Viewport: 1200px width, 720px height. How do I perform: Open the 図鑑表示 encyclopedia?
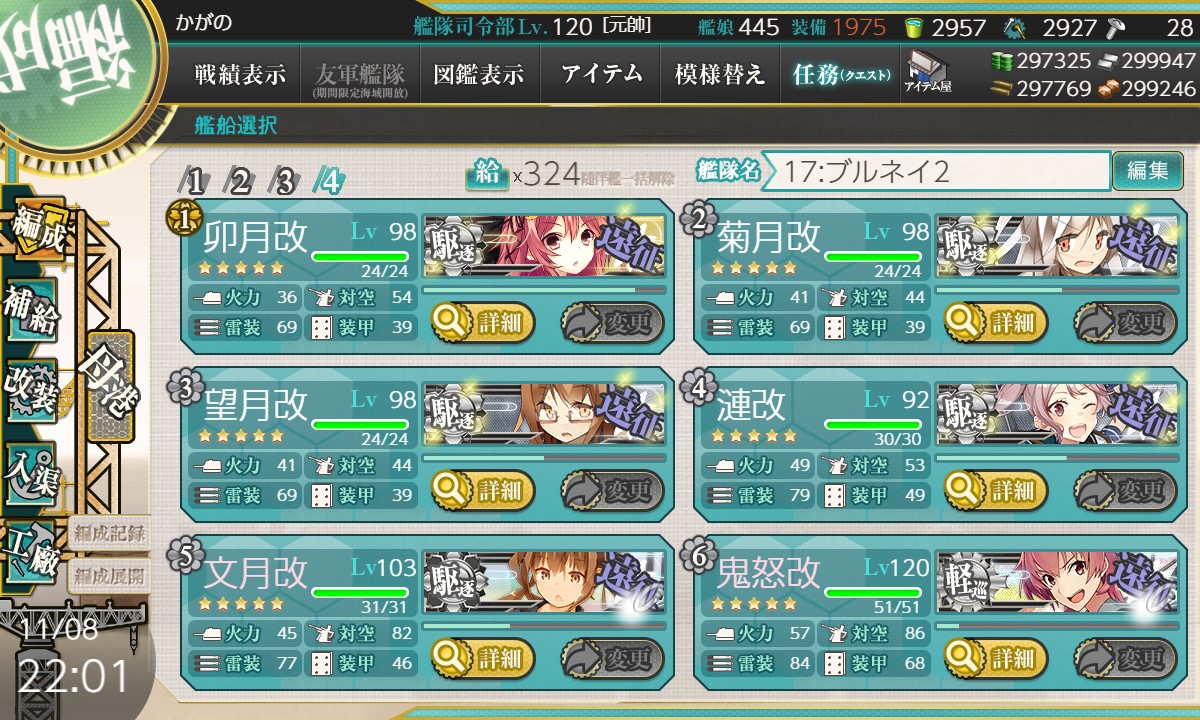[478, 75]
